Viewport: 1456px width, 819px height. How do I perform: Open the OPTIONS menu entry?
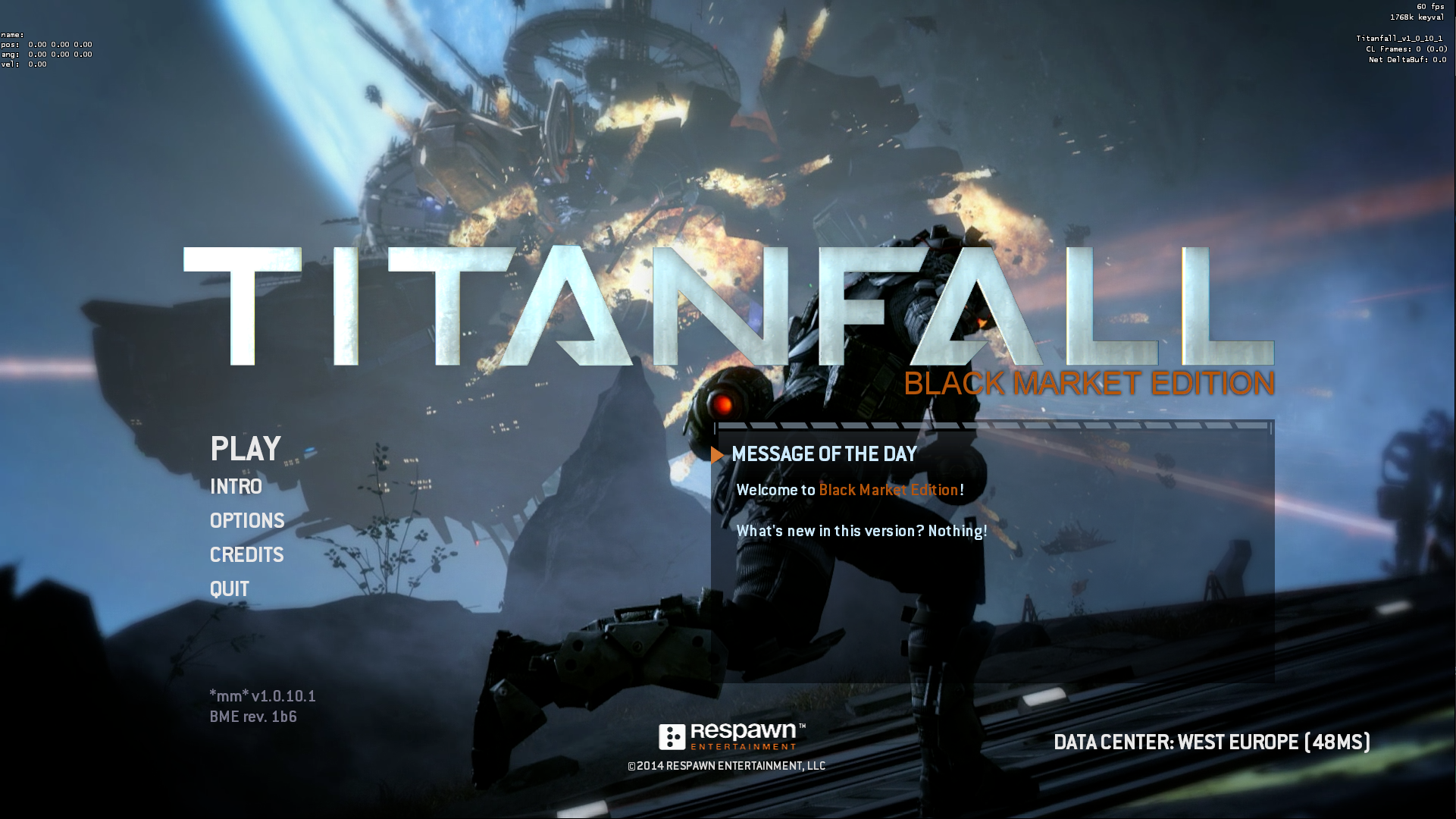pos(247,521)
